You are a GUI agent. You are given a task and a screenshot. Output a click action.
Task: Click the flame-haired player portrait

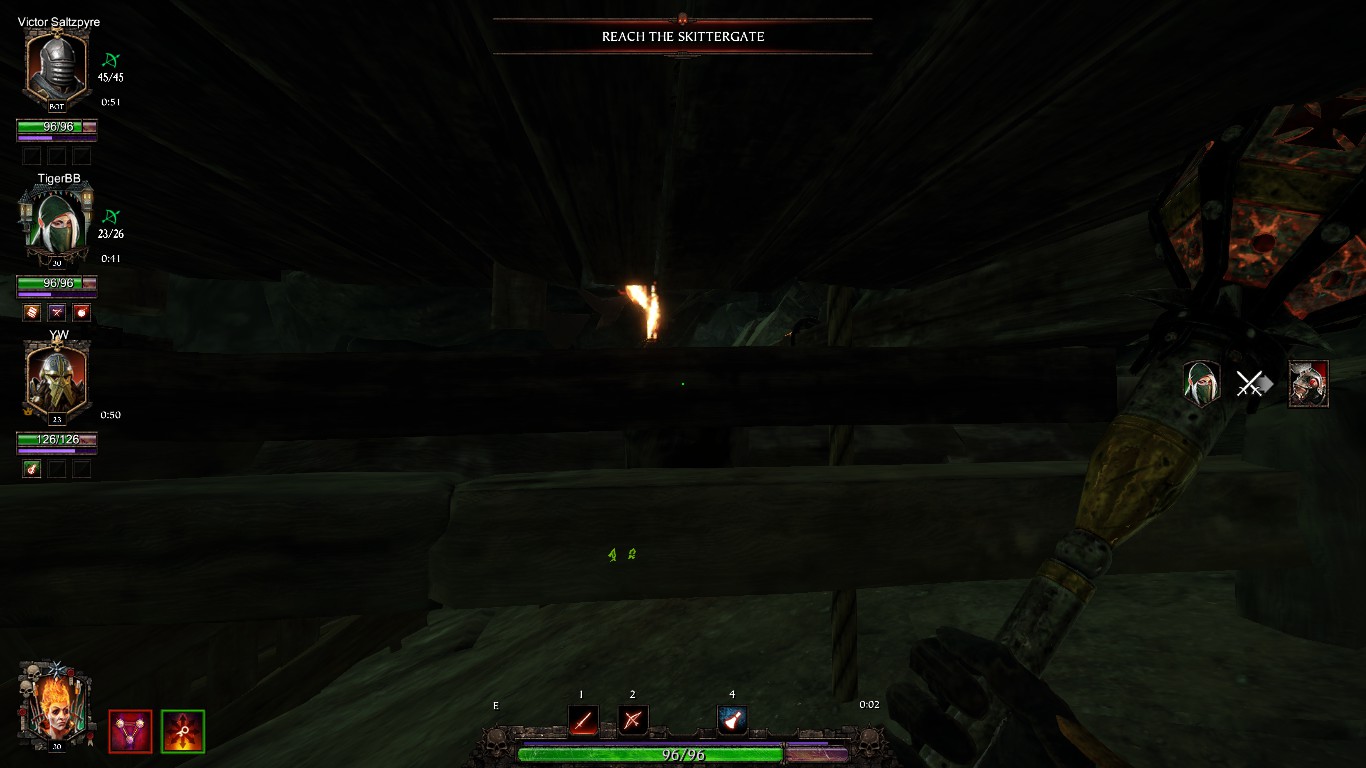56,706
